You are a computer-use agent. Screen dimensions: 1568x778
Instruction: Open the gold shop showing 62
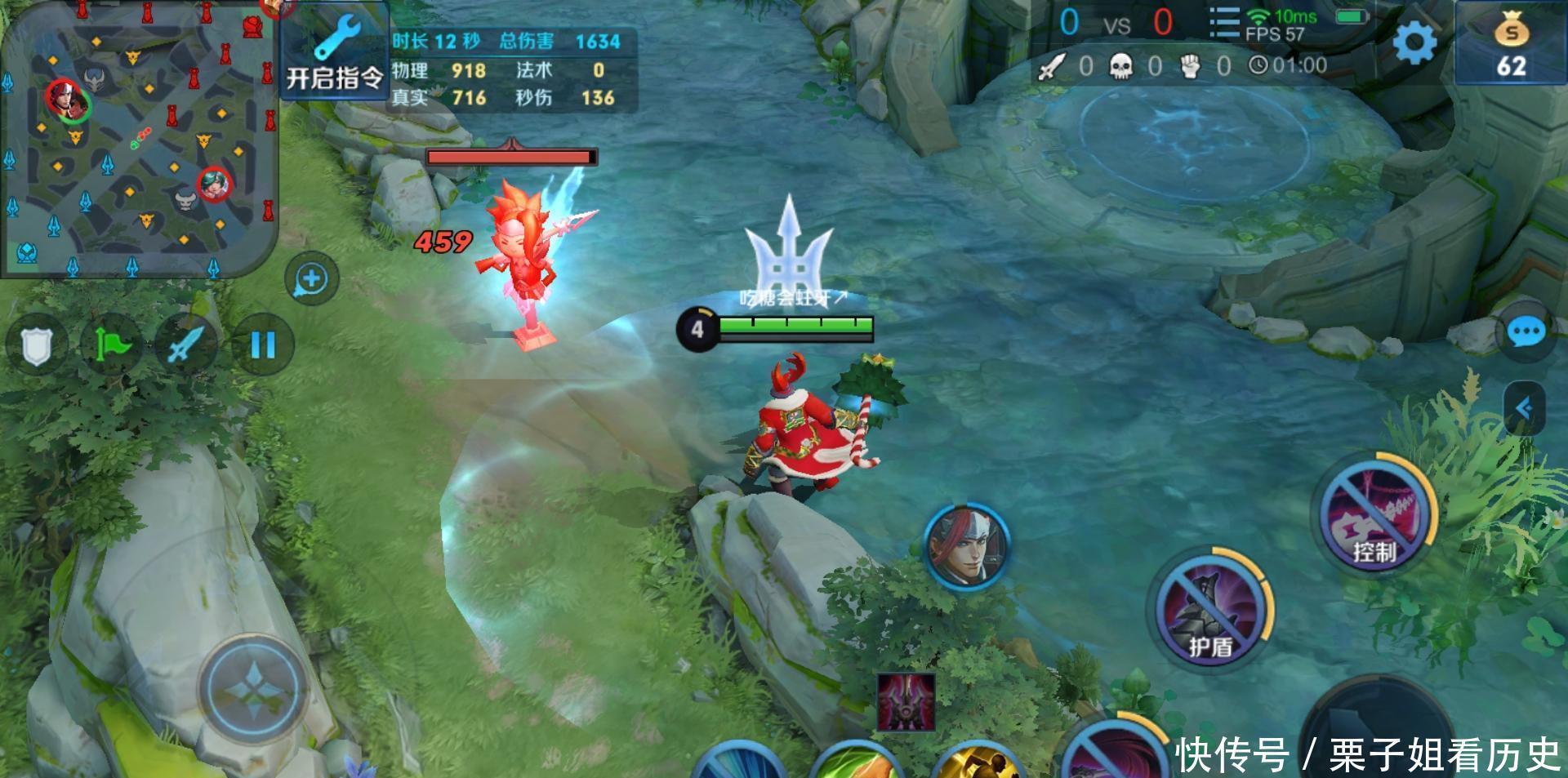point(1510,45)
